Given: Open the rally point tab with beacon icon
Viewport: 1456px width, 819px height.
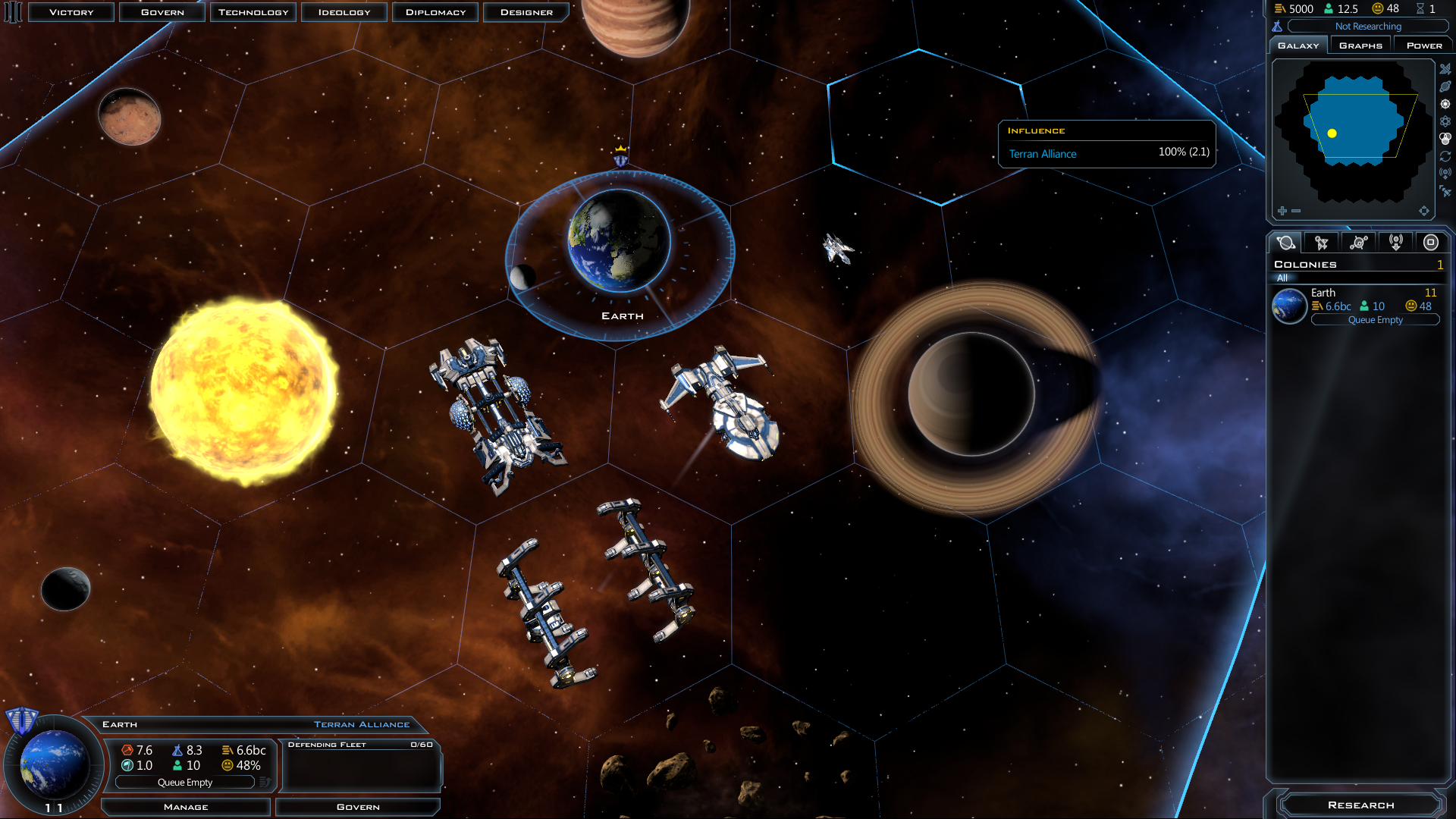Looking at the screenshot, I should [x=1395, y=243].
